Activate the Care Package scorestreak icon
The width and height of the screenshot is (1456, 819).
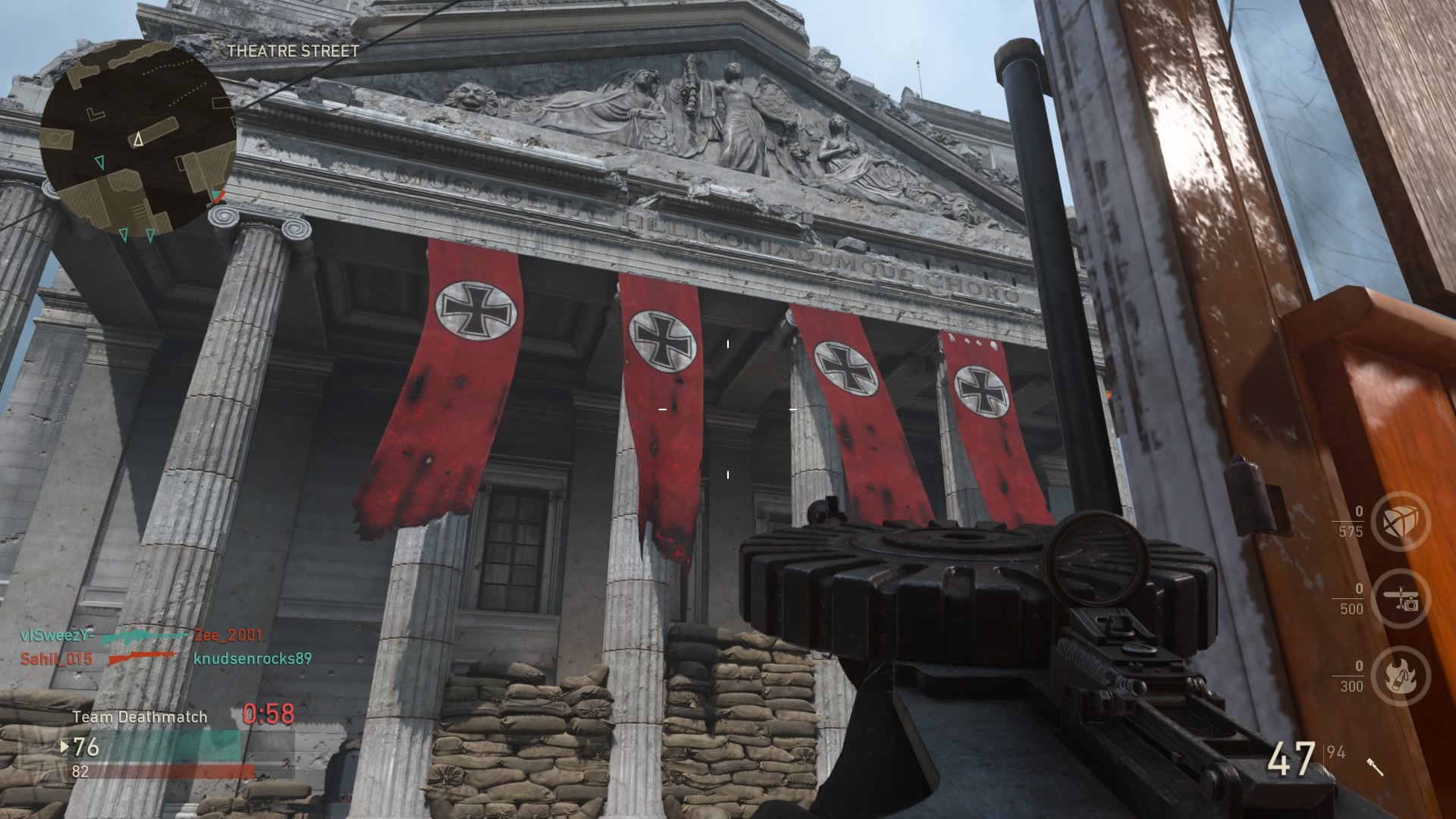1401,522
